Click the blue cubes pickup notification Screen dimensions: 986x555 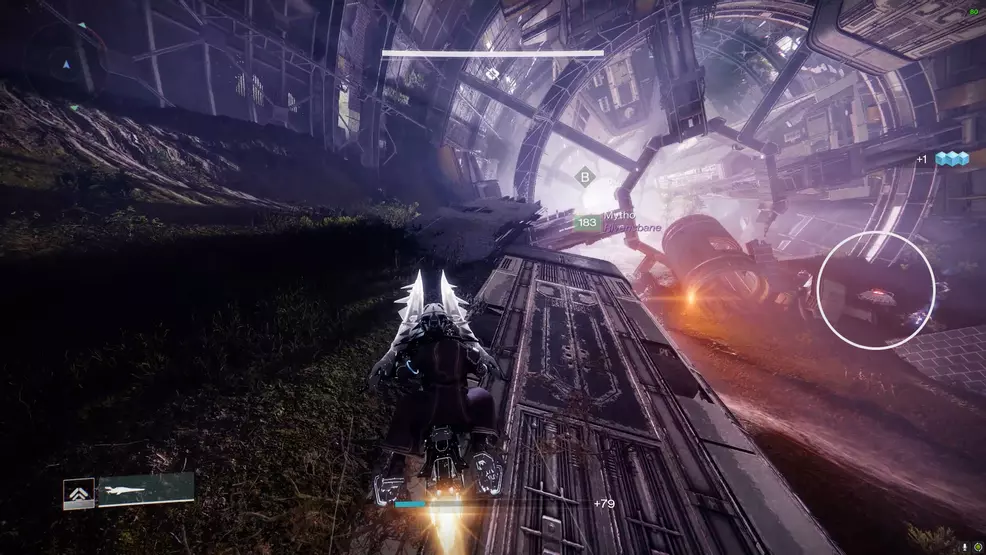click(x=950, y=159)
